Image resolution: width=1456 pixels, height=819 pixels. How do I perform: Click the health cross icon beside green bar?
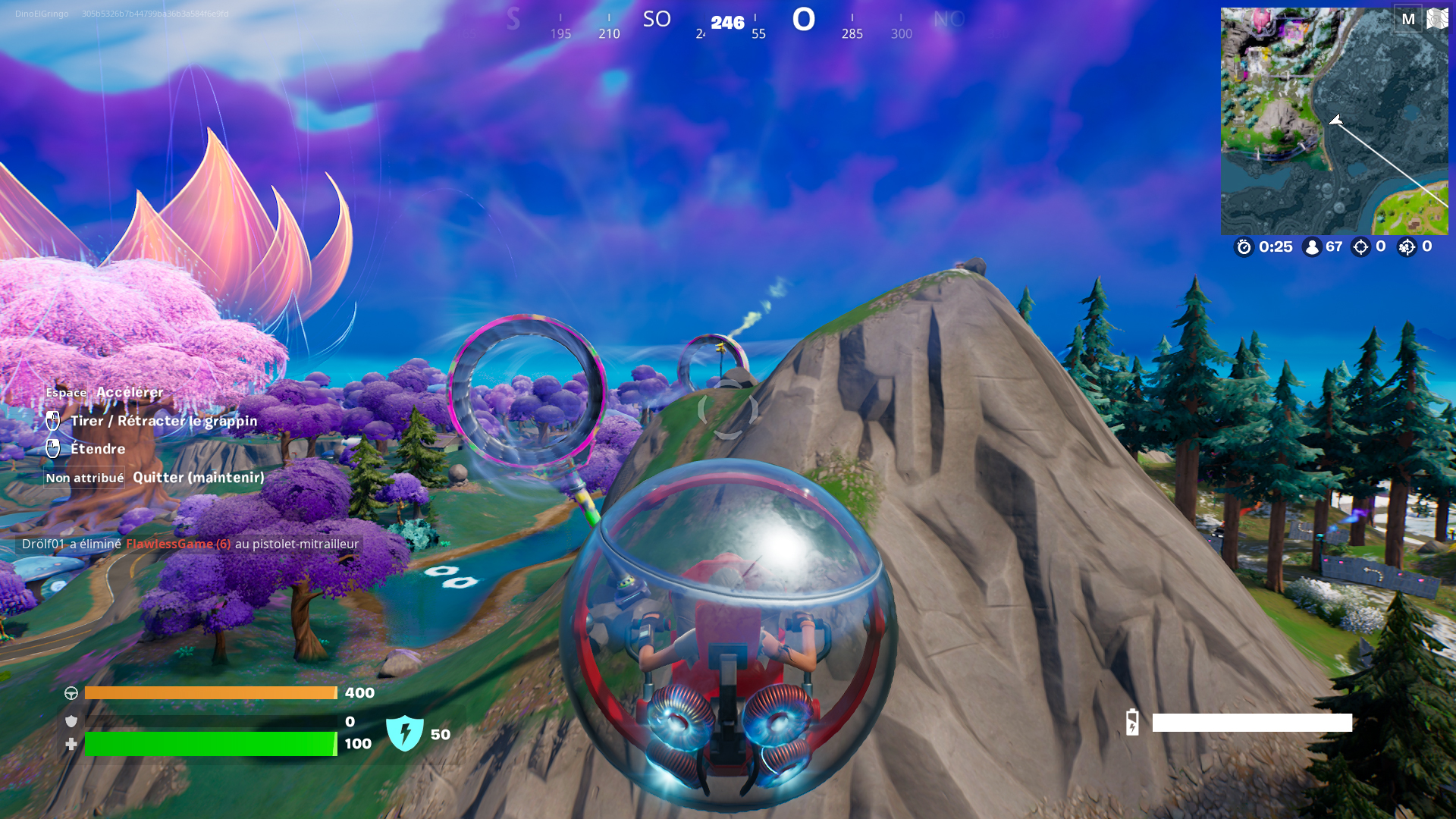(x=71, y=744)
